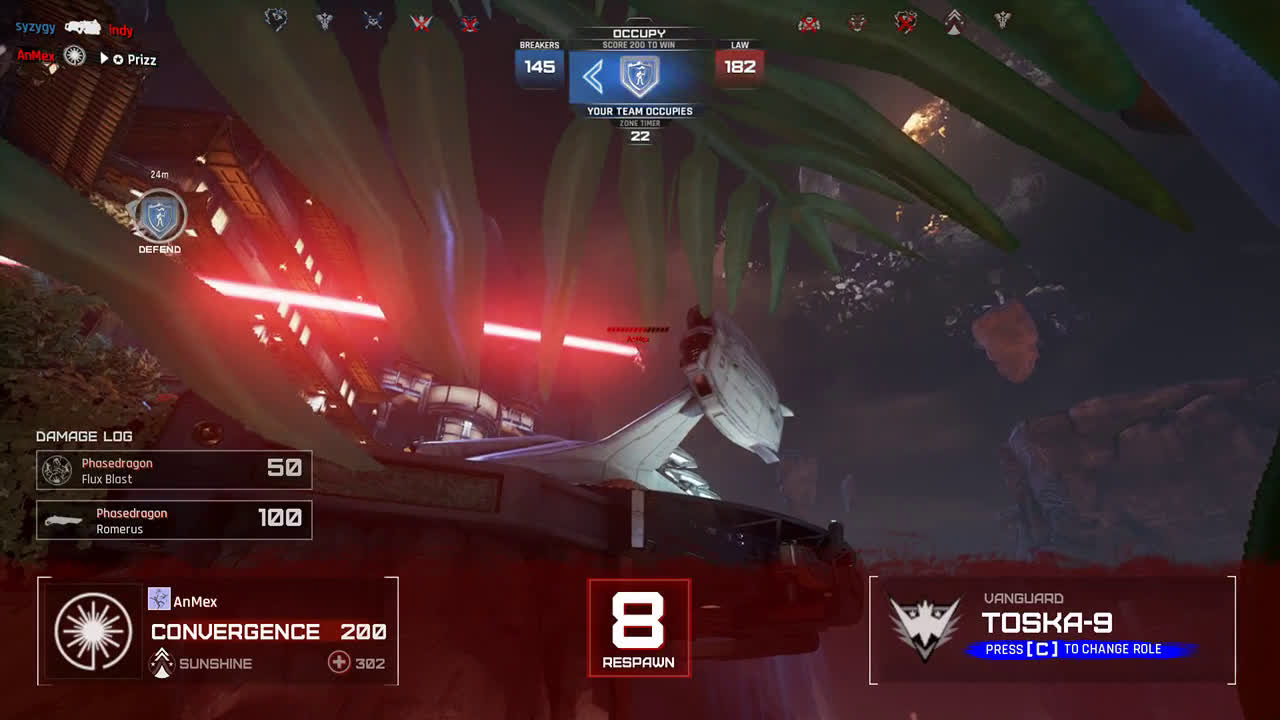Choose the Vanguard Toska-9 role emblem

925,630
